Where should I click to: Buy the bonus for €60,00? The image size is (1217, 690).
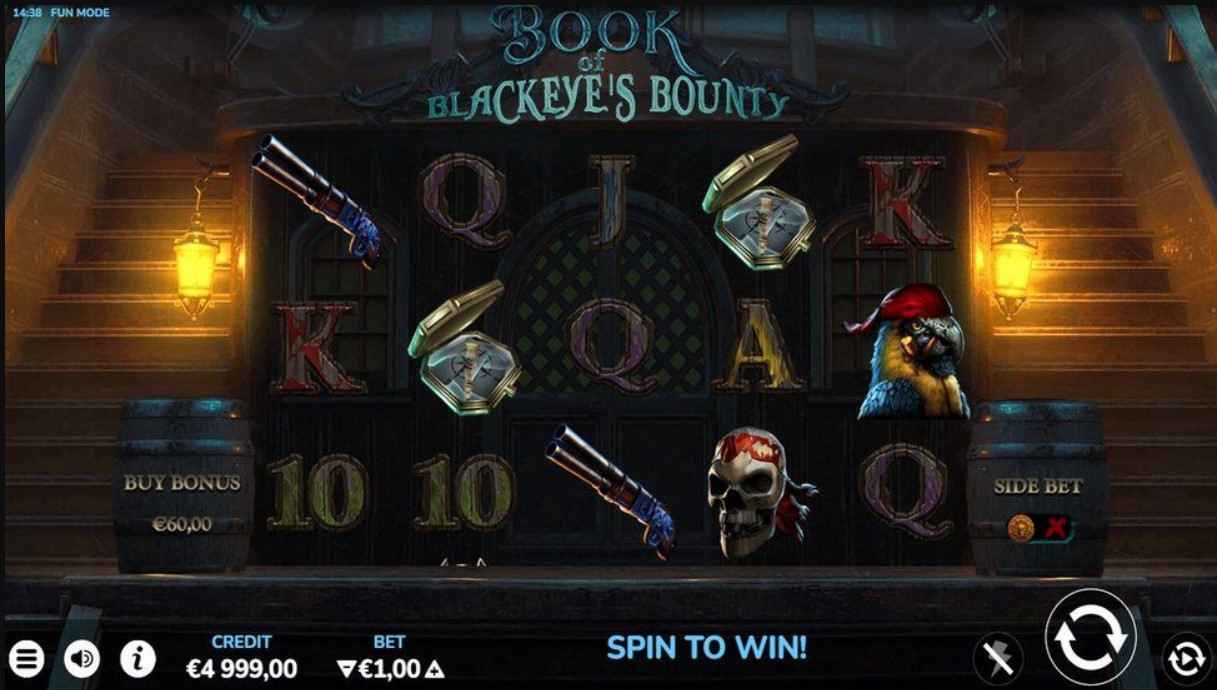click(x=182, y=502)
